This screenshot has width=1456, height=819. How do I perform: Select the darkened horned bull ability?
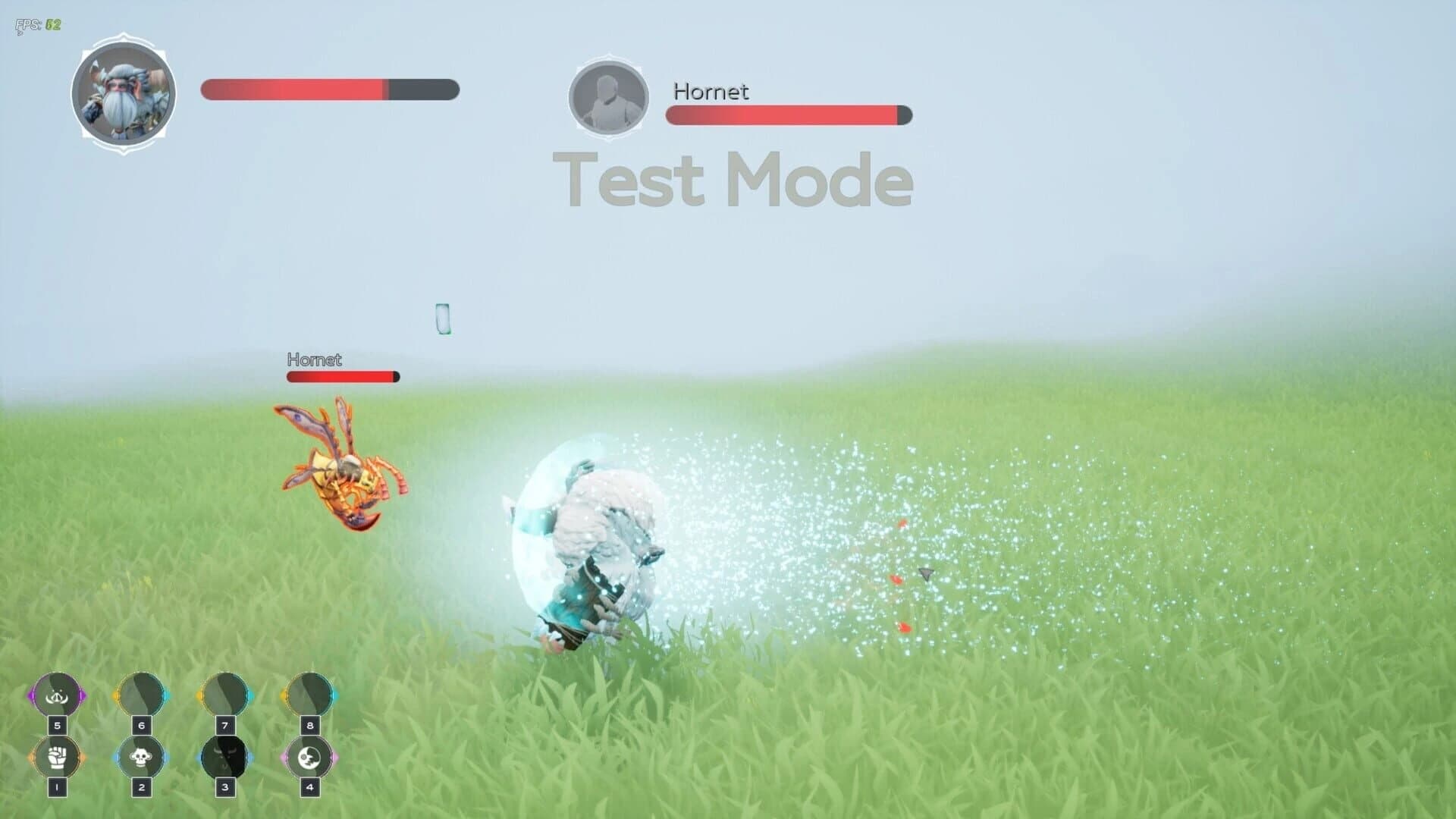(x=224, y=757)
